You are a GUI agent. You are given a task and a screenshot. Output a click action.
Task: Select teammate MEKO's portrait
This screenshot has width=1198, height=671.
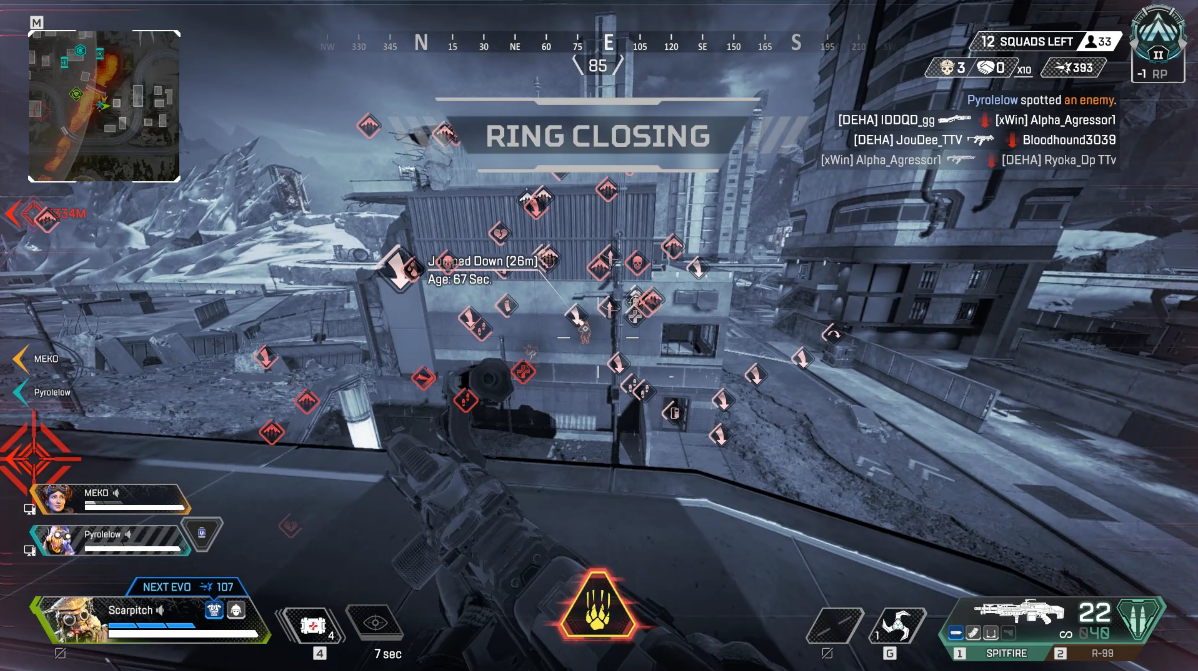(53, 498)
